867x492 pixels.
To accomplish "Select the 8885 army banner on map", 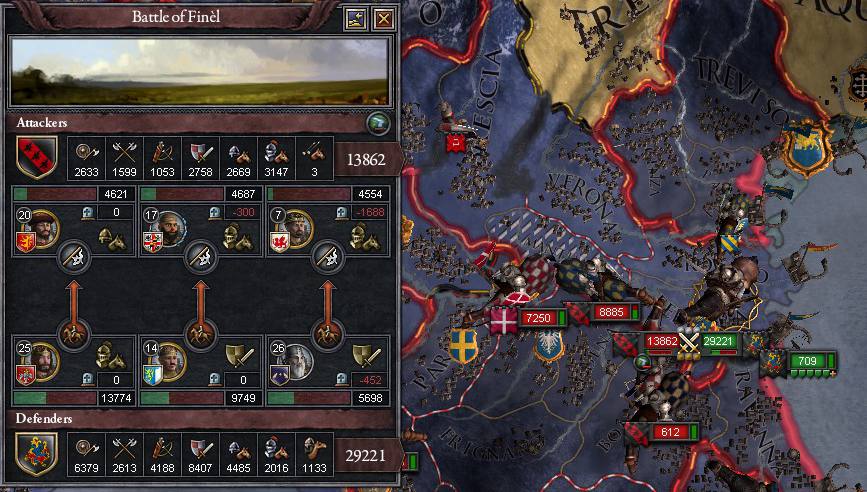I will tap(608, 313).
